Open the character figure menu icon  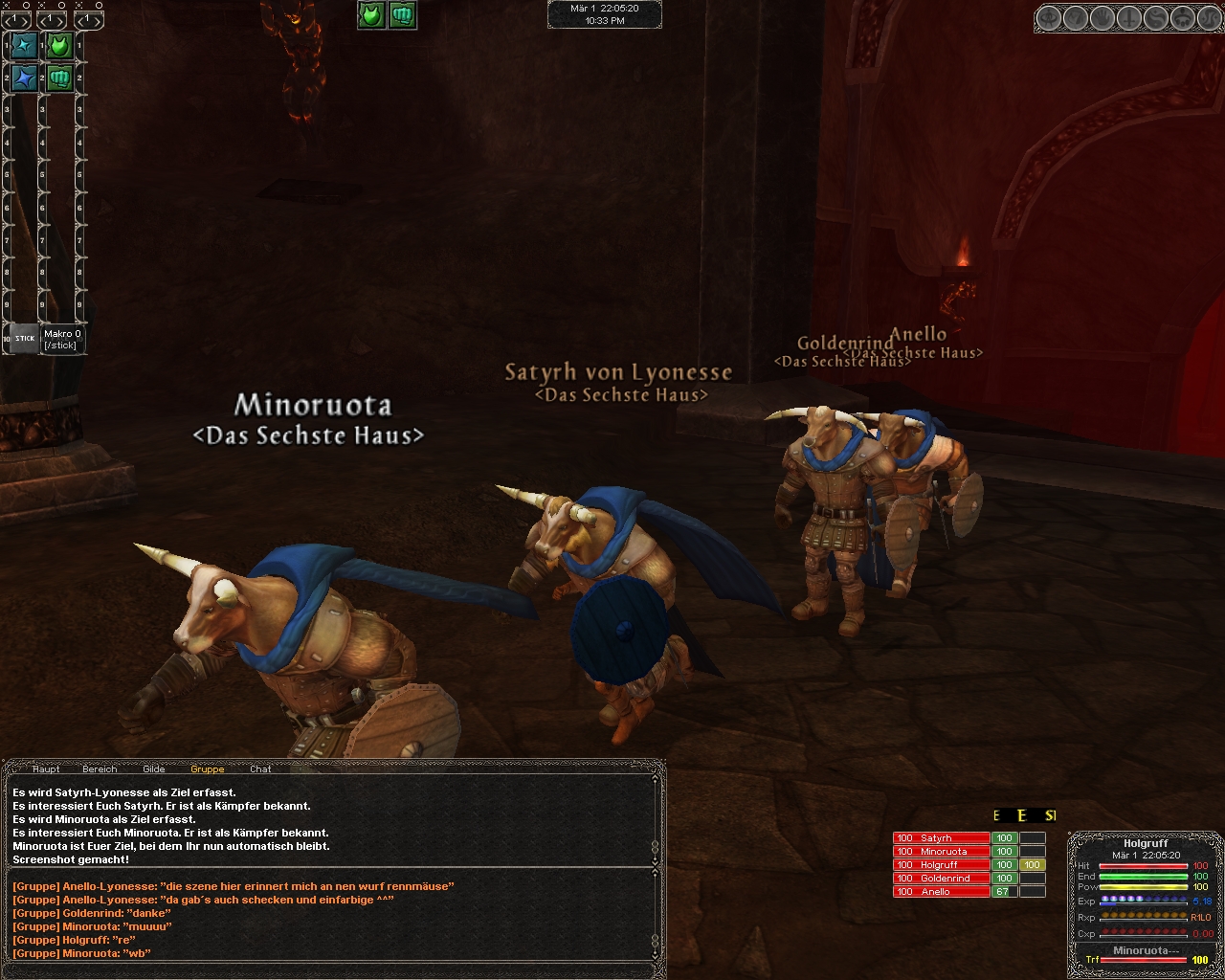pyautogui.click(x=1050, y=18)
